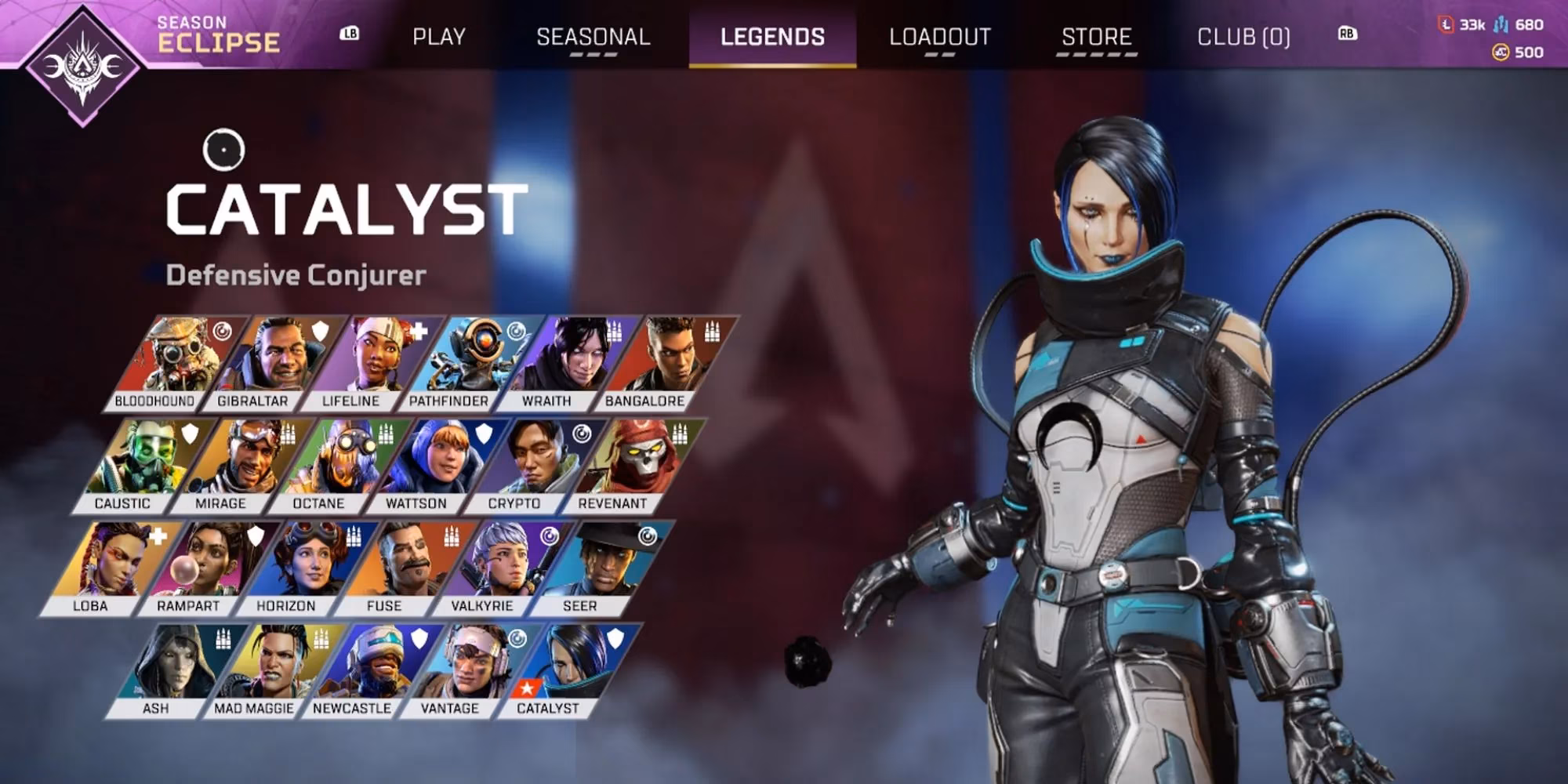Choose the Gibraltar legend tile
The image size is (1568, 784).
click(270, 361)
